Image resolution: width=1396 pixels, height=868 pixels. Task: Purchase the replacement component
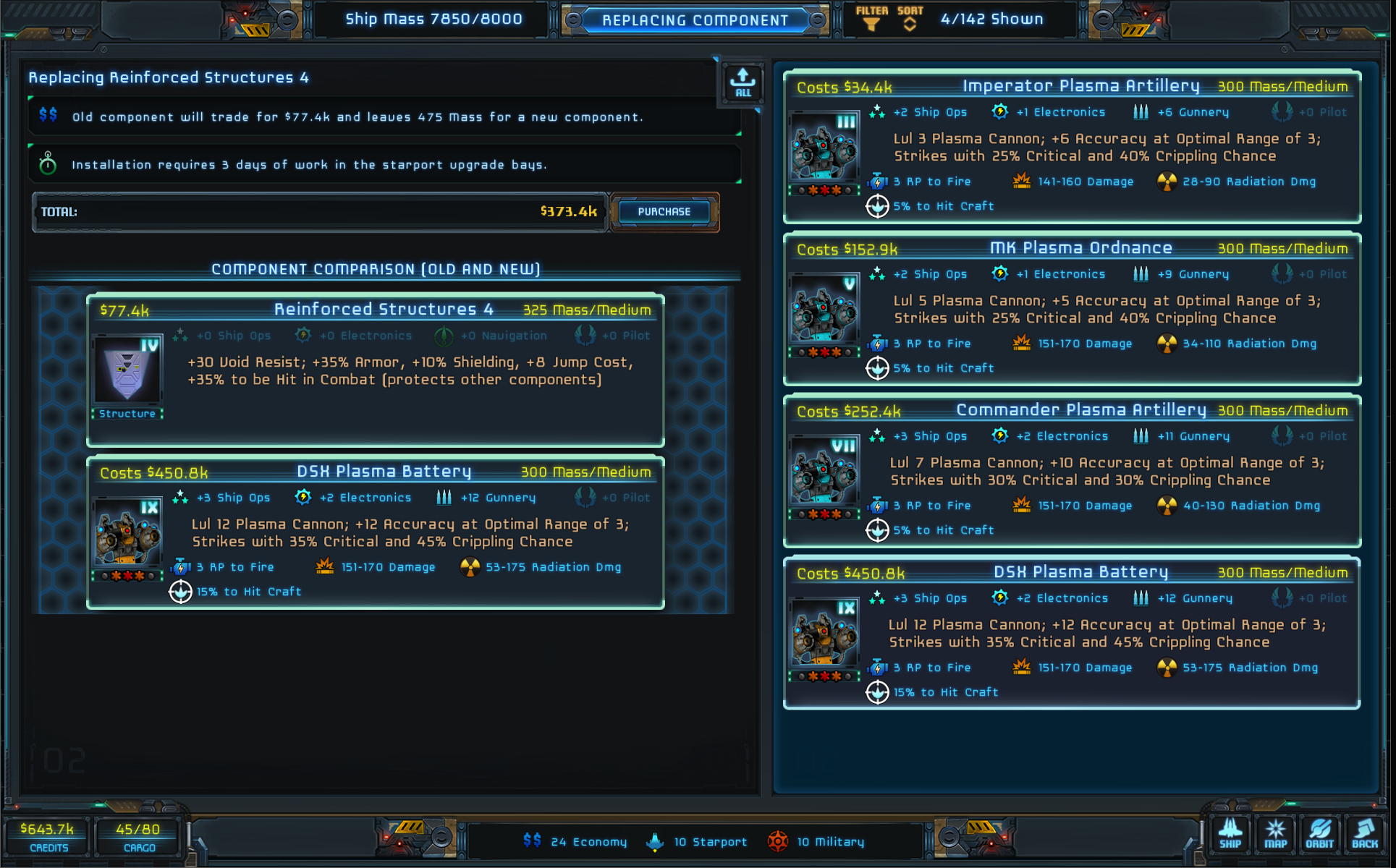[x=664, y=212]
